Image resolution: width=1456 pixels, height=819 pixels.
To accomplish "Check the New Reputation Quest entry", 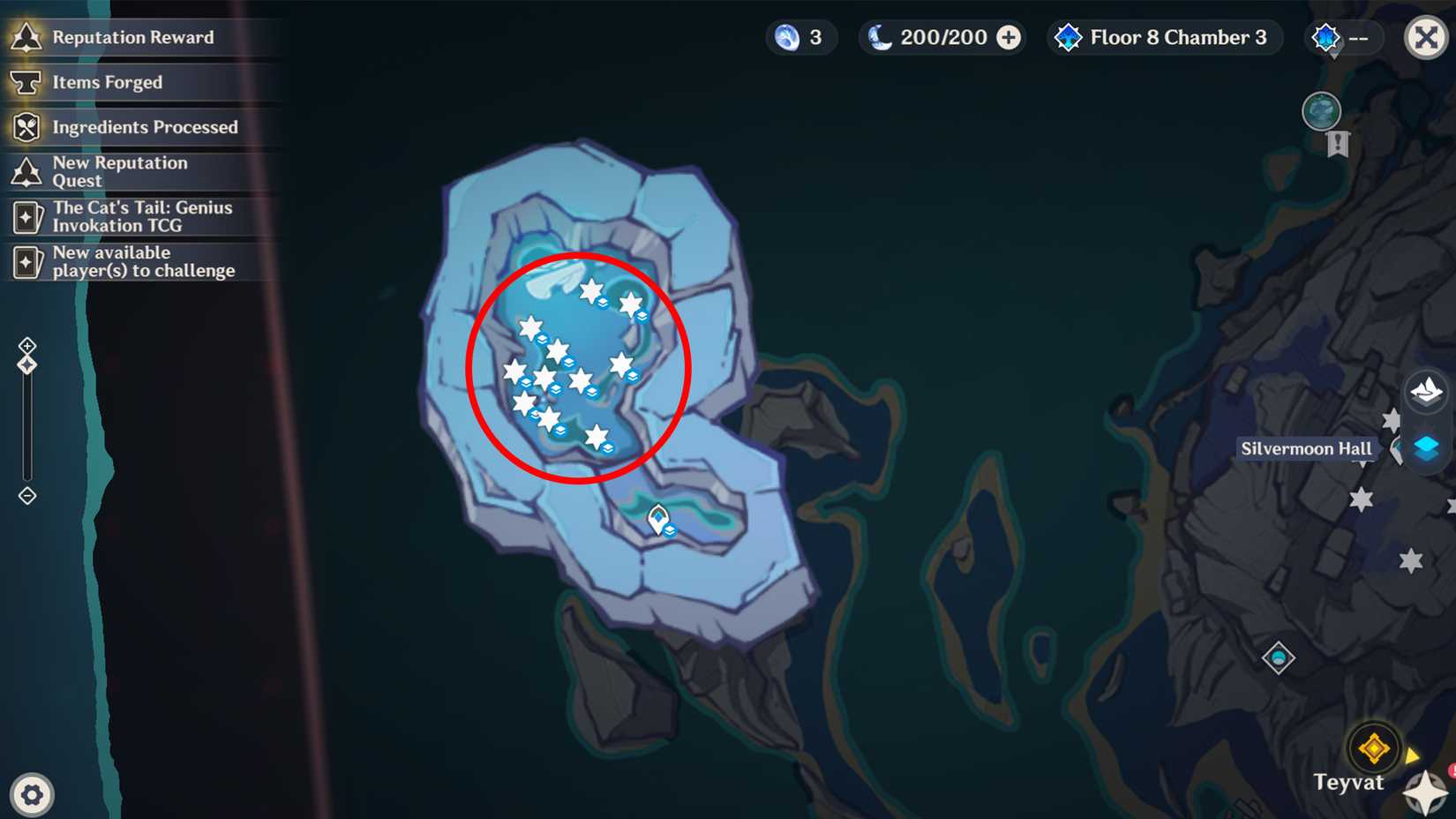I will [x=119, y=171].
